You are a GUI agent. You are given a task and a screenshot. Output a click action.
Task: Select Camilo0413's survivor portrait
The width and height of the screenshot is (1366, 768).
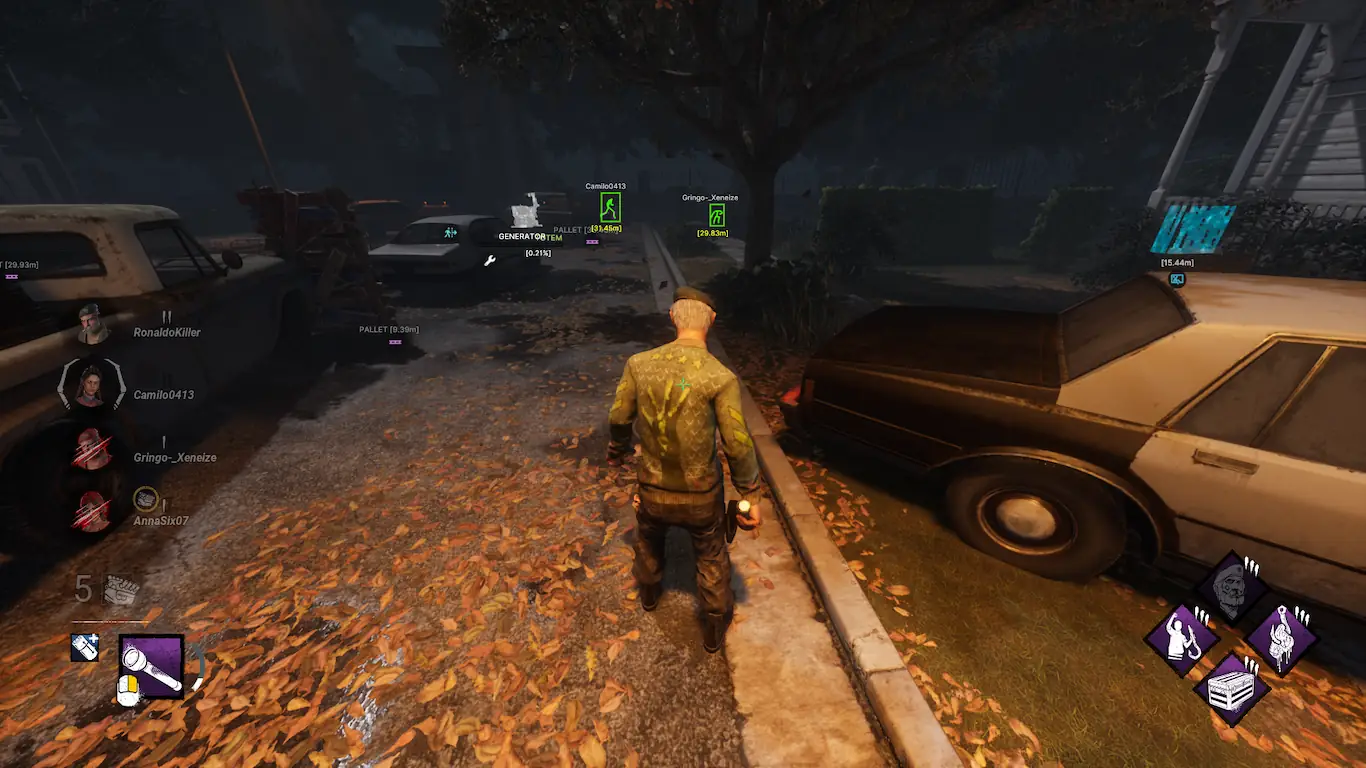(92, 386)
